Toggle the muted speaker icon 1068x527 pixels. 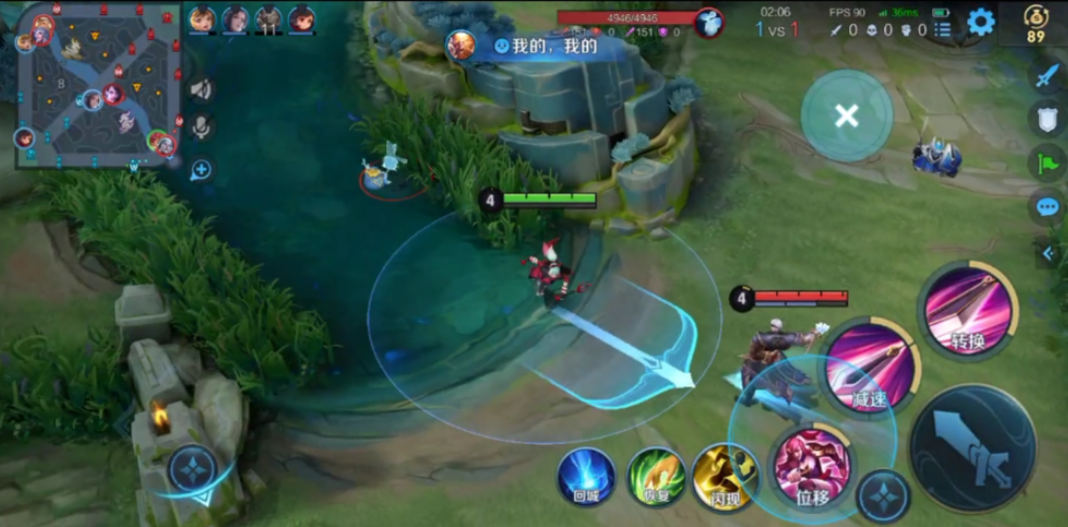(201, 90)
